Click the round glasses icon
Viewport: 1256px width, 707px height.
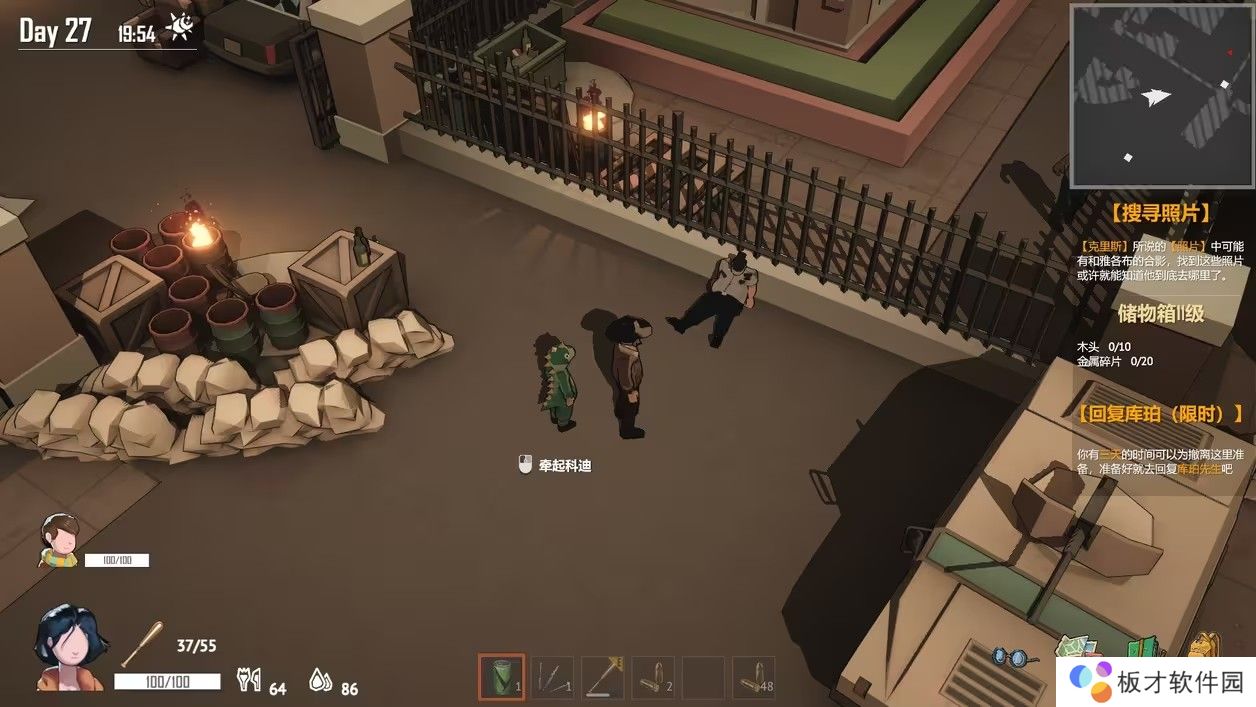click(1011, 657)
